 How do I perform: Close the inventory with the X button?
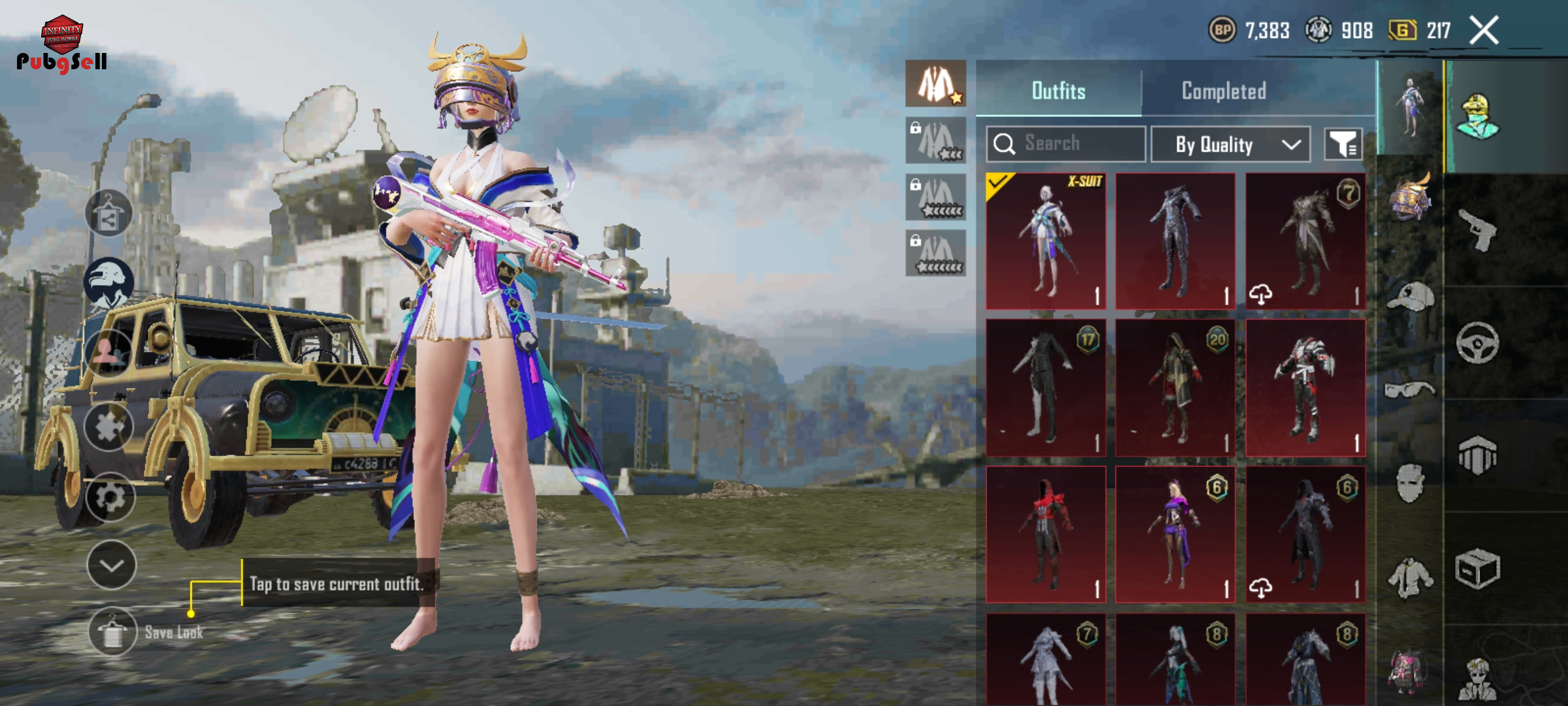1484,30
